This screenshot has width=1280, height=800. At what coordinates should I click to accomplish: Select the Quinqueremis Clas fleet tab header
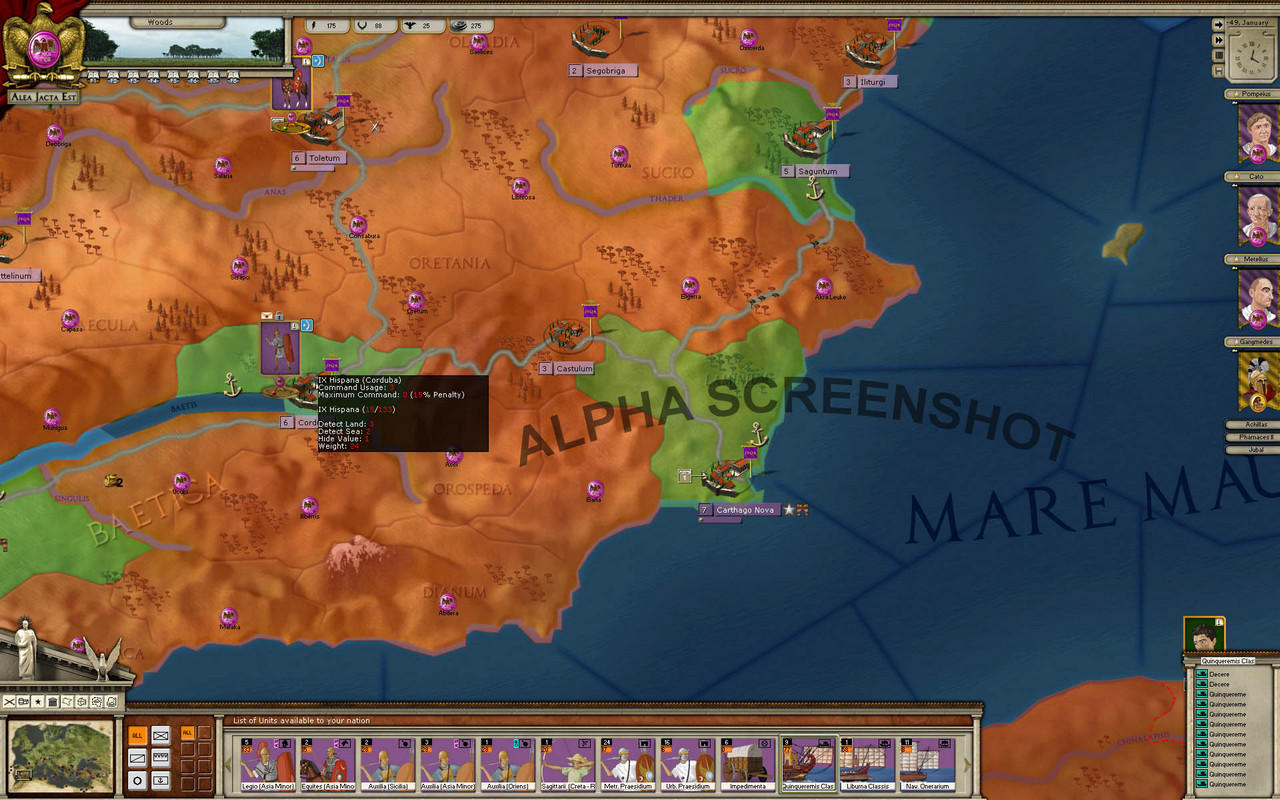1228,661
